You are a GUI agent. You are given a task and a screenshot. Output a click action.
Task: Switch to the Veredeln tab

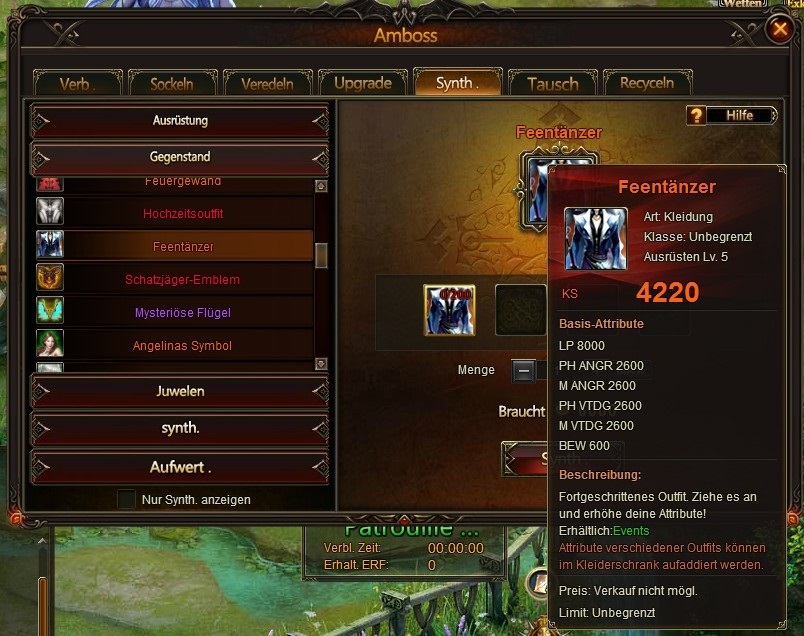pos(266,83)
